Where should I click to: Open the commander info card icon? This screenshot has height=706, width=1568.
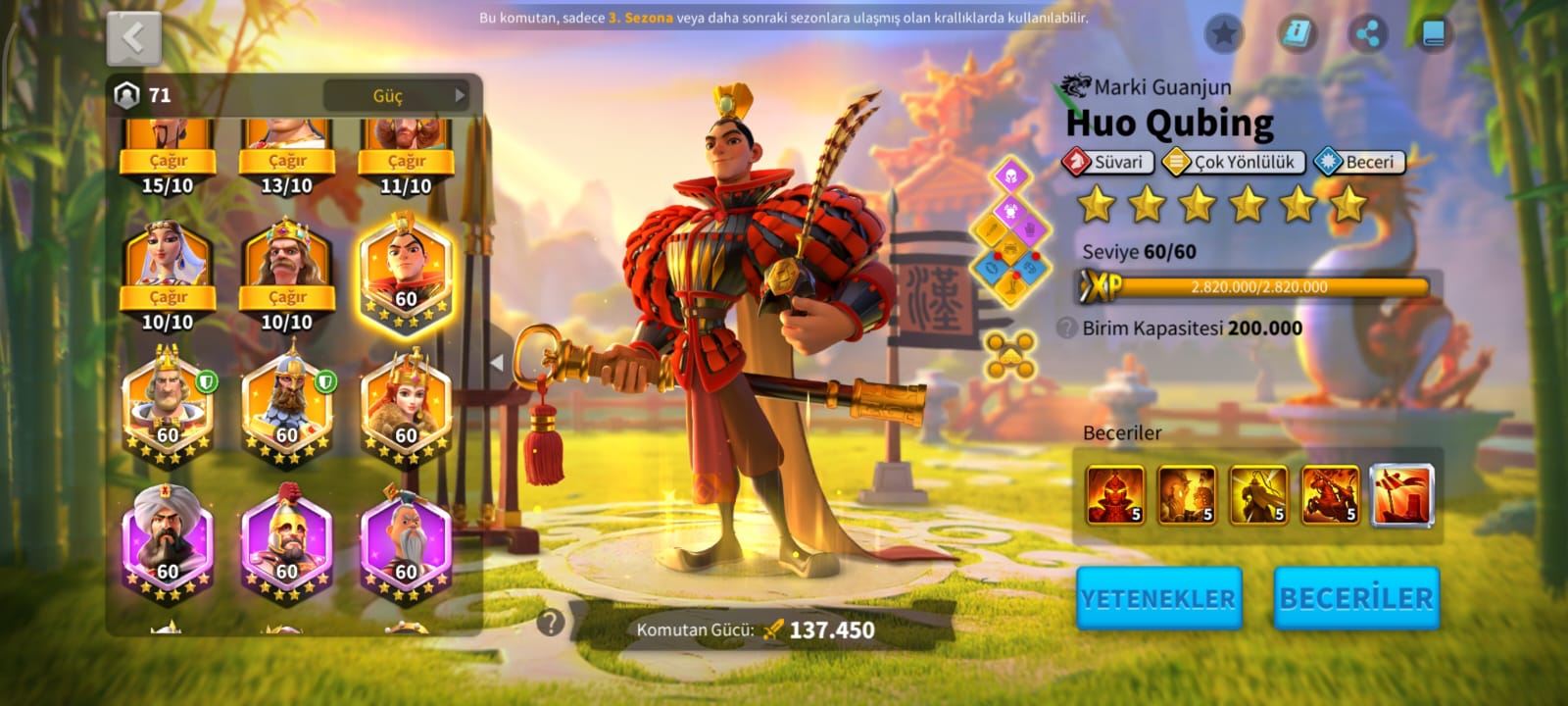[x=1297, y=34]
